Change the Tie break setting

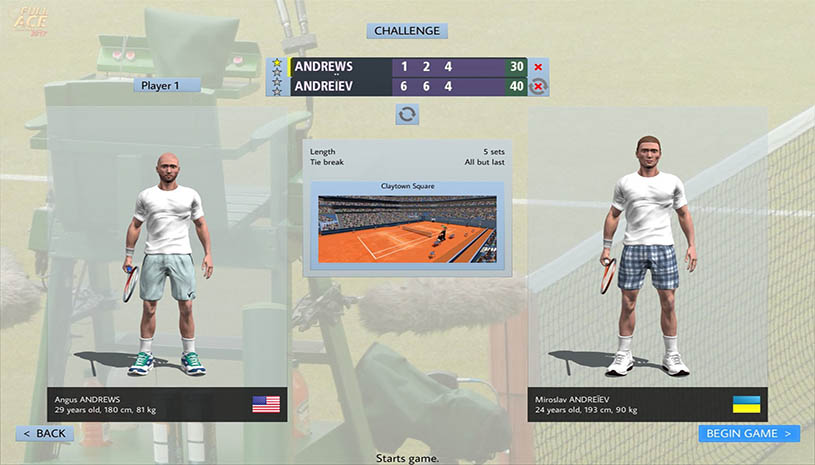(407, 162)
